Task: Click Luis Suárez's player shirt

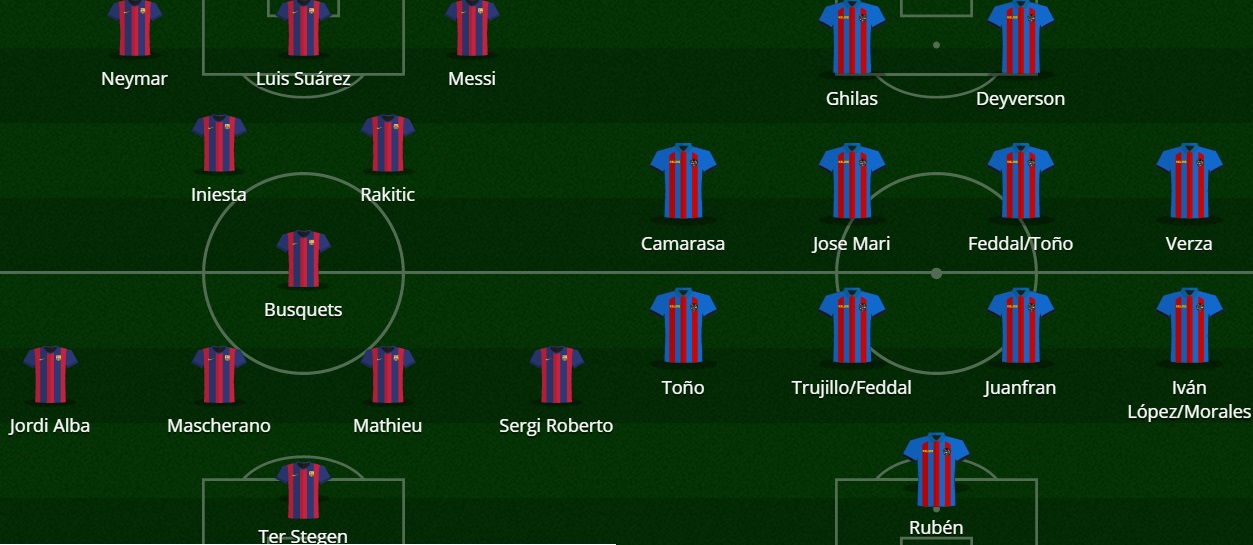Action: click(303, 27)
